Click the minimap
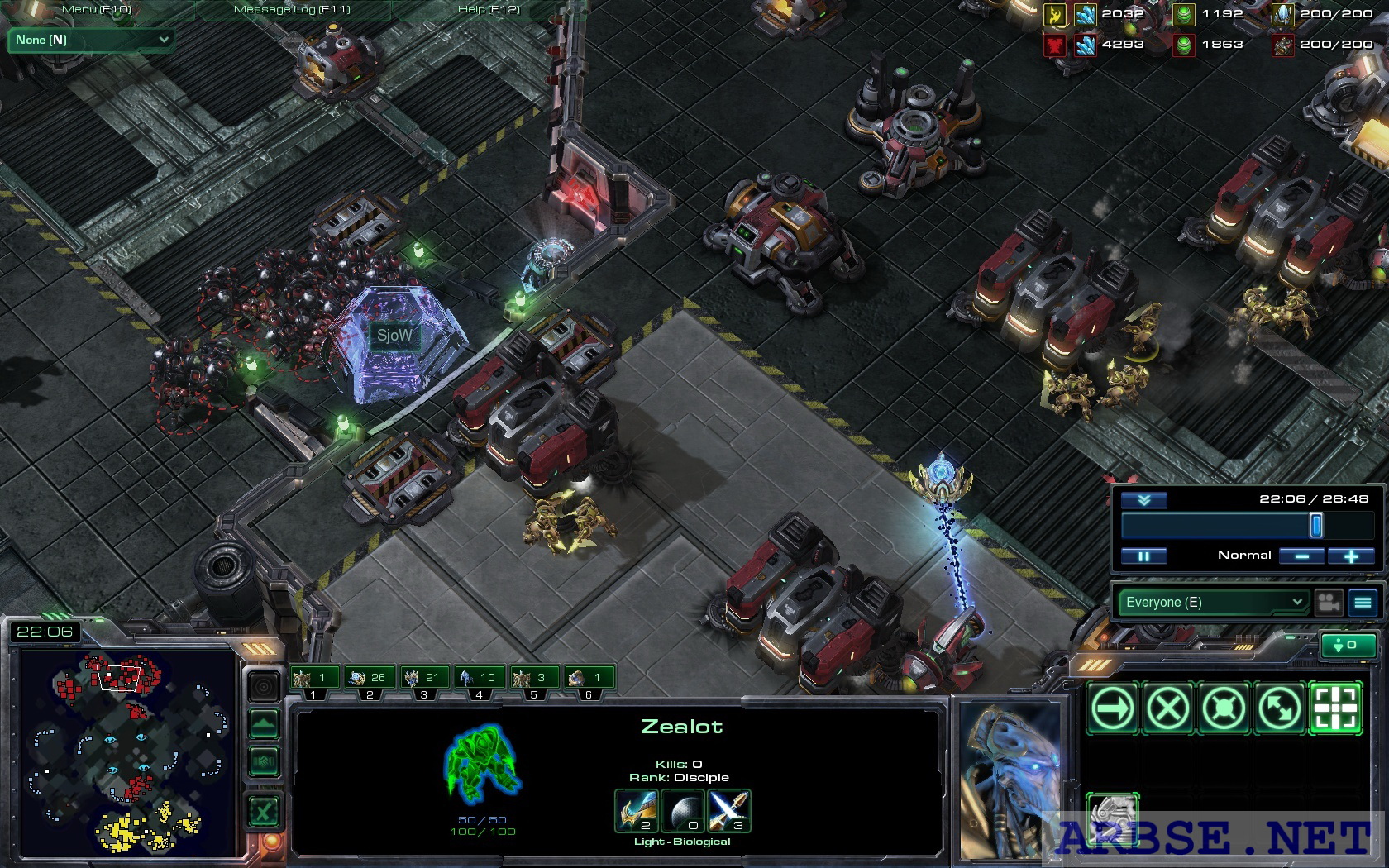1389x868 pixels. pos(128,752)
